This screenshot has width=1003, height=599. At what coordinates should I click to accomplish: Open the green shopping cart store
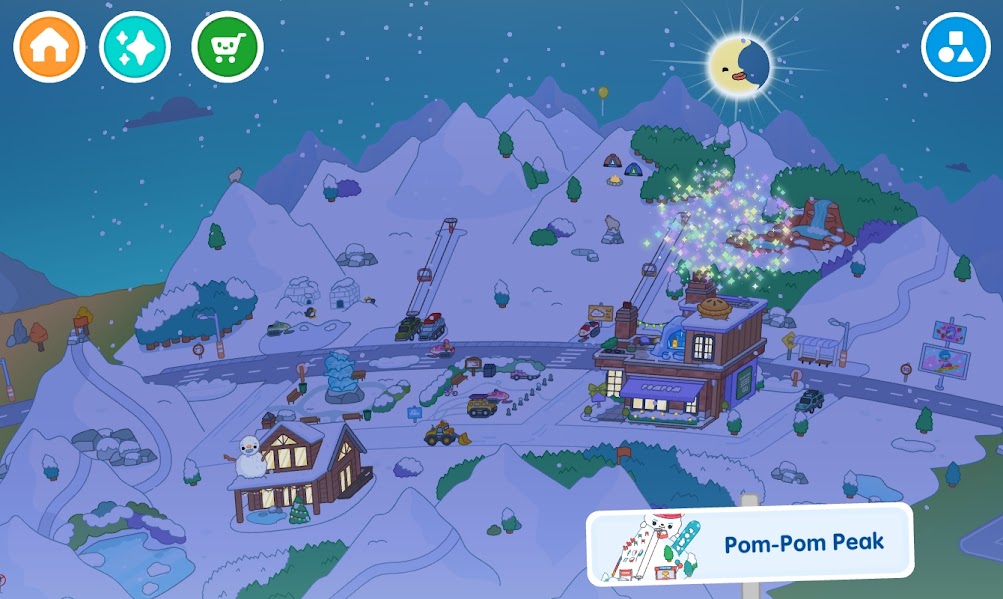pyautogui.click(x=227, y=47)
